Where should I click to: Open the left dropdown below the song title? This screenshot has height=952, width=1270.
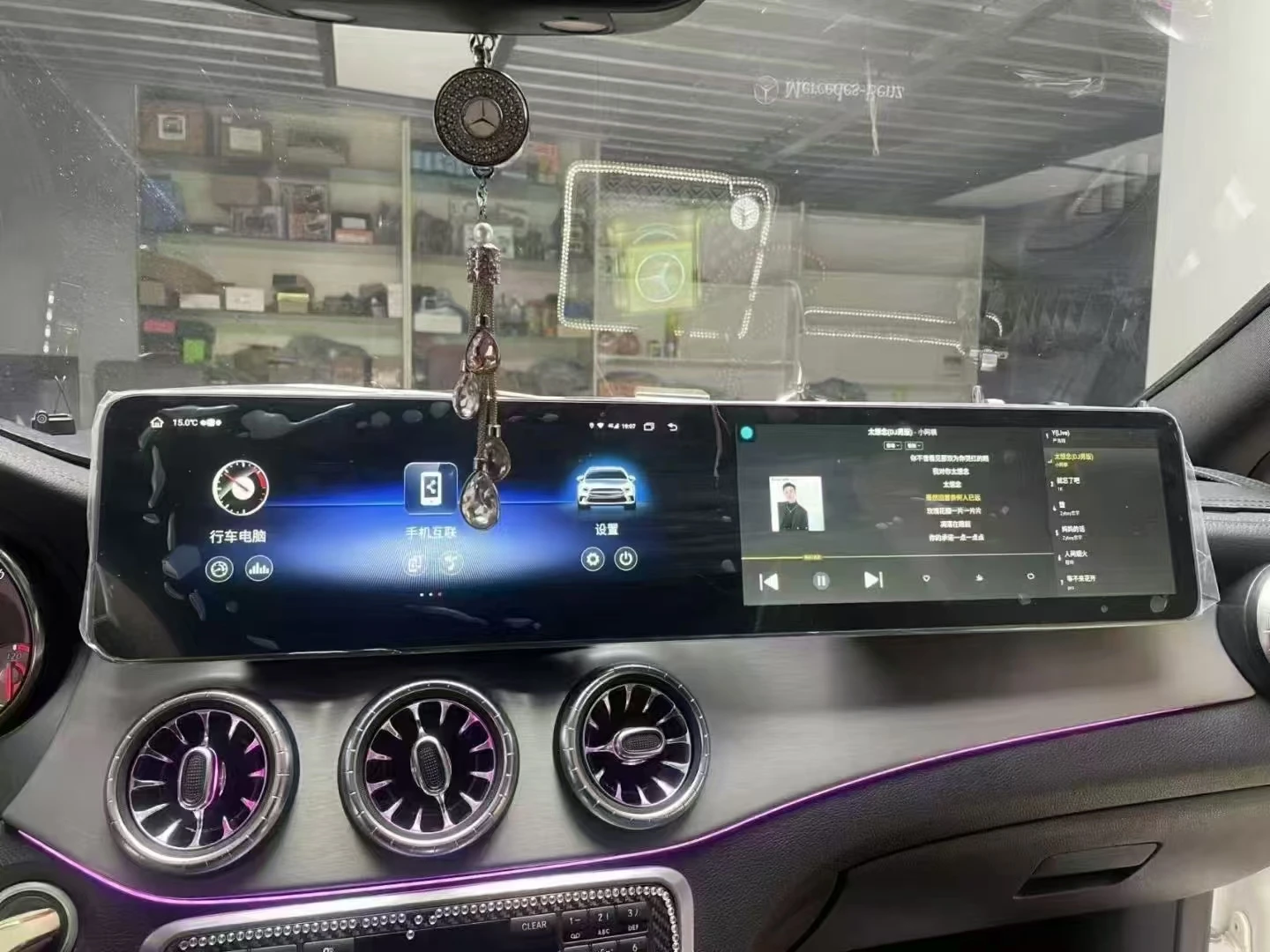[892, 445]
